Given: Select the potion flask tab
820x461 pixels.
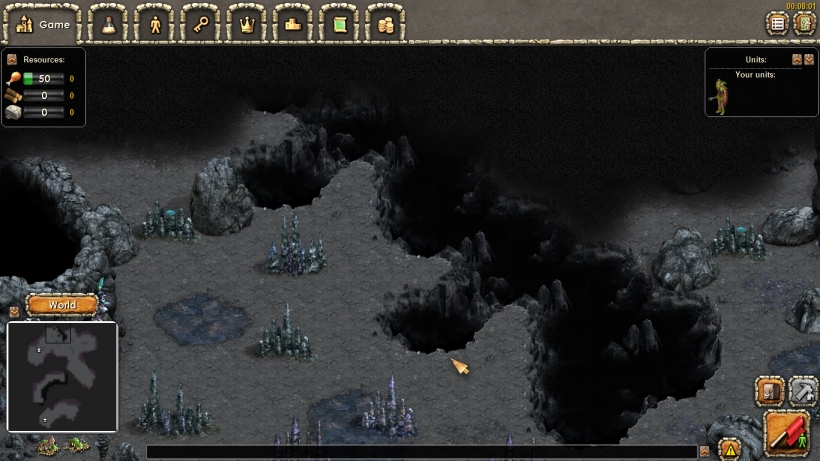Looking at the screenshot, I should pyautogui.click(x=107, y=24).
